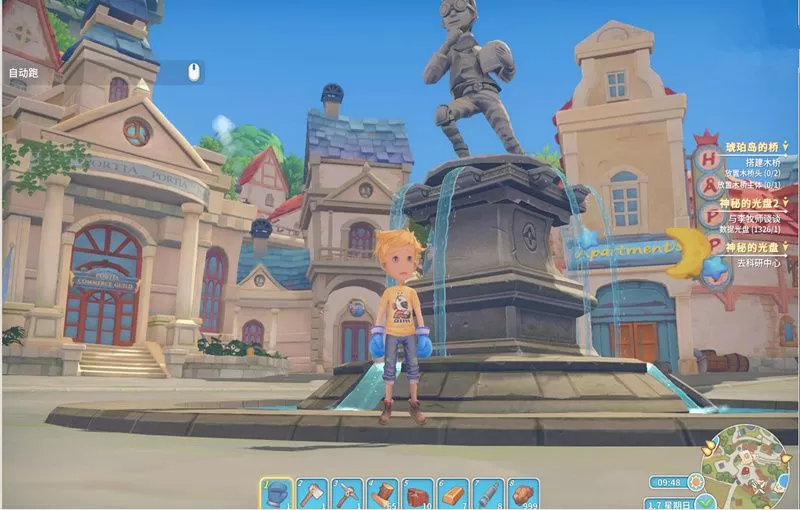Open the 琥珀岛的桥 quest in the tracker
Screen dimensions: 800x510
751,147
